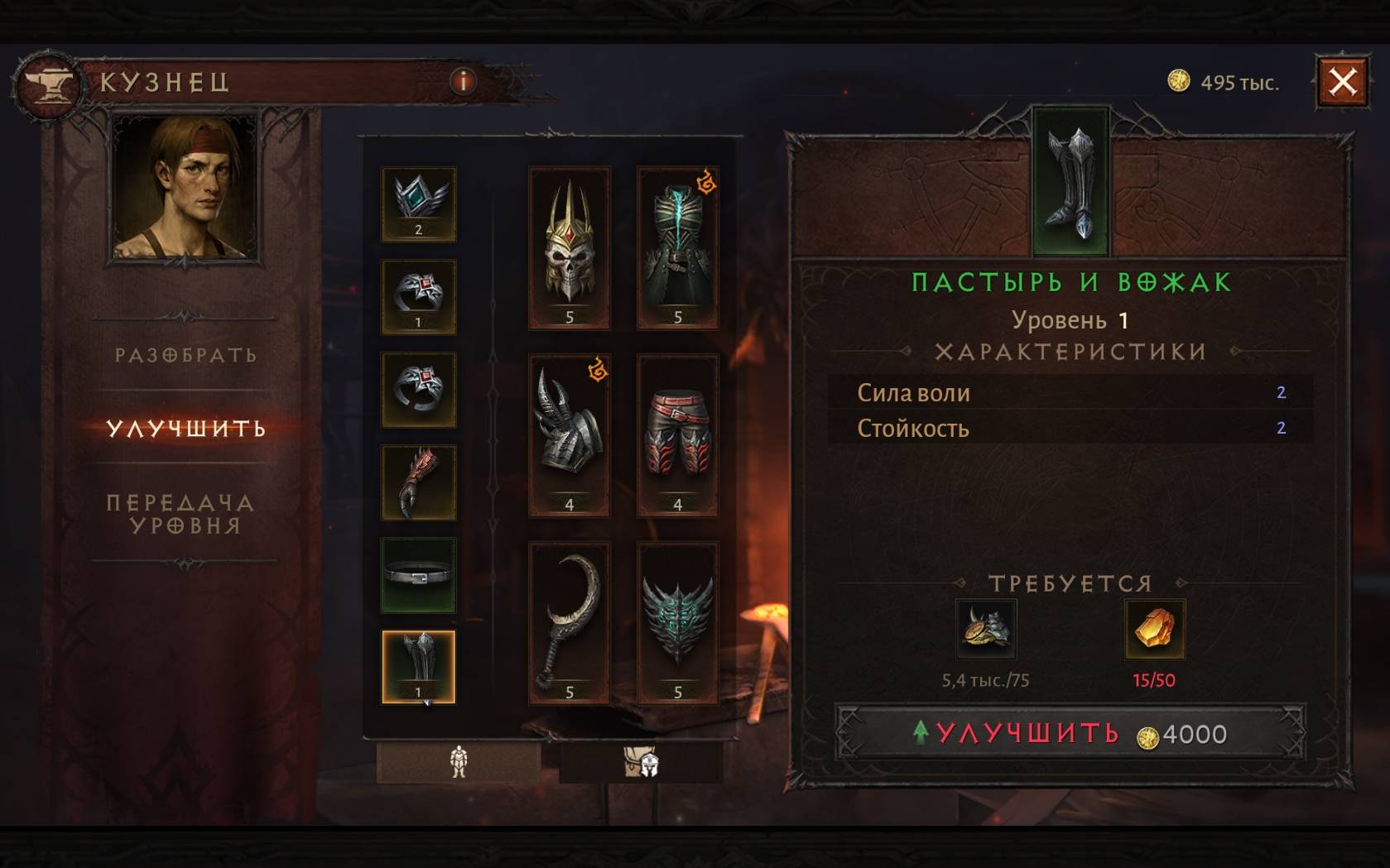Select the red-trimmed pants slot
This screenshot has width=1390, height=868.
pos(677,435)
